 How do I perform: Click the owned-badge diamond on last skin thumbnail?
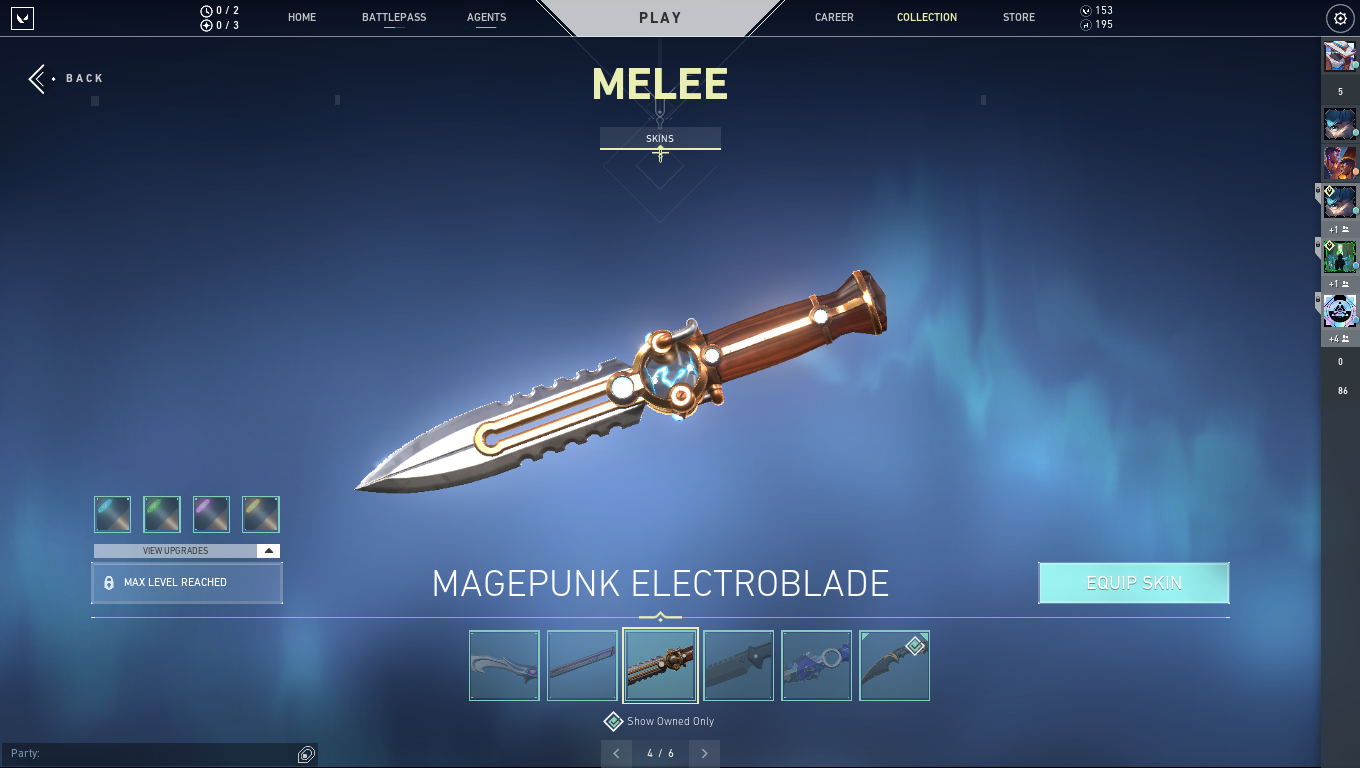[x=914, y=646]
